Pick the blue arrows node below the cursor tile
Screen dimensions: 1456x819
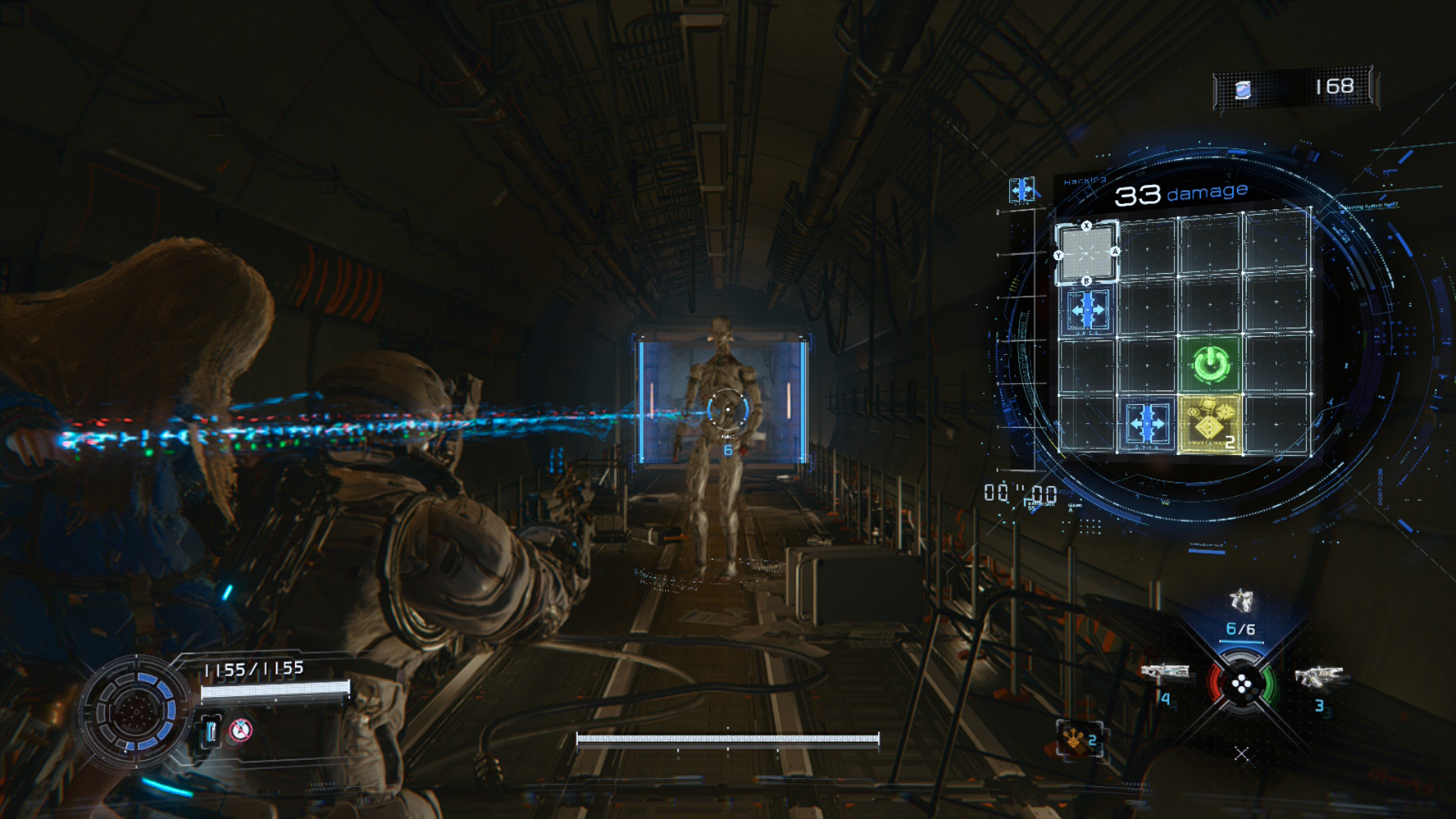pyautogui.click(x=1087, y=310)
